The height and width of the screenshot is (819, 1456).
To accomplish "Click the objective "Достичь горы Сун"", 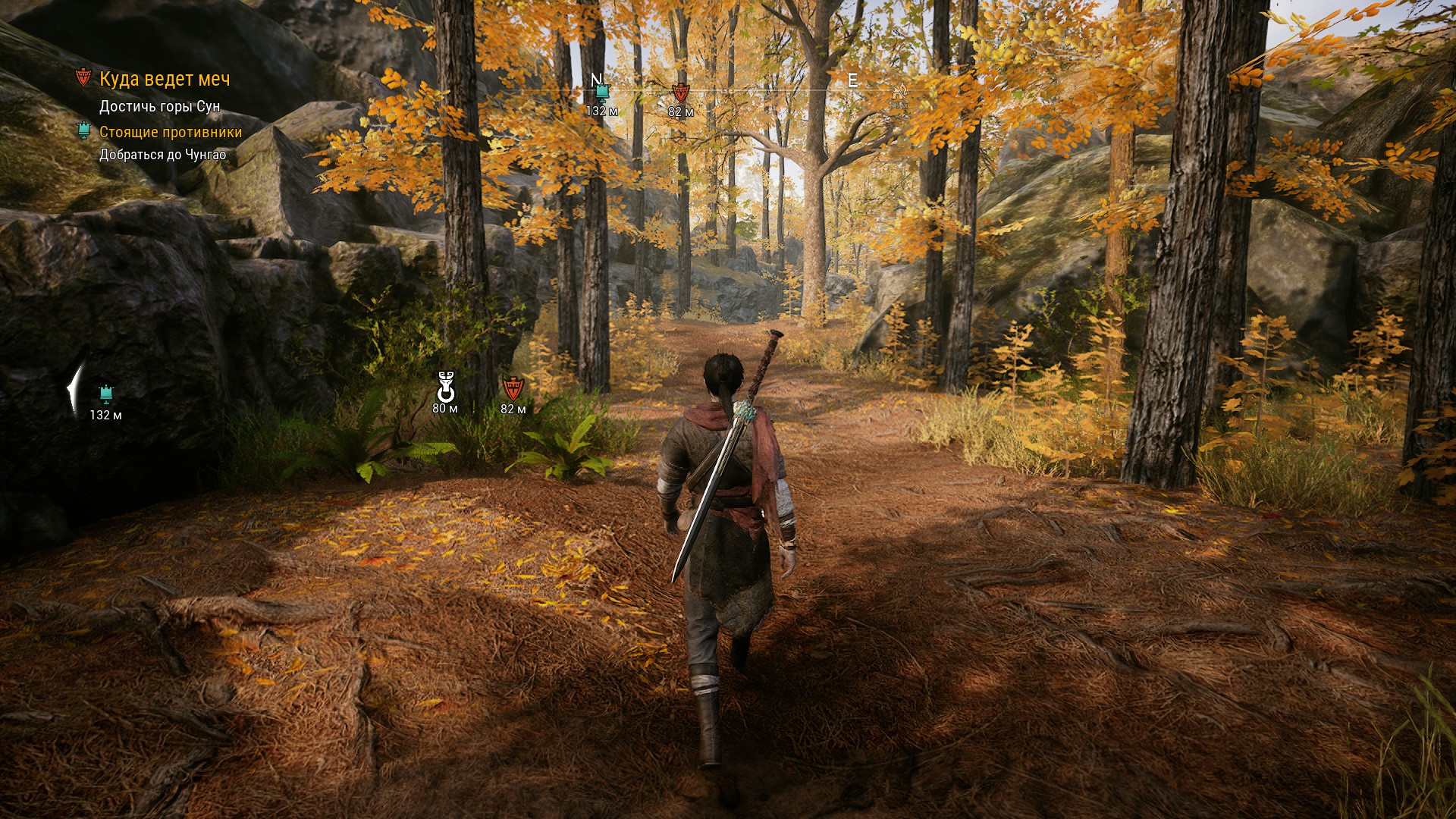I will coord(159,106).
